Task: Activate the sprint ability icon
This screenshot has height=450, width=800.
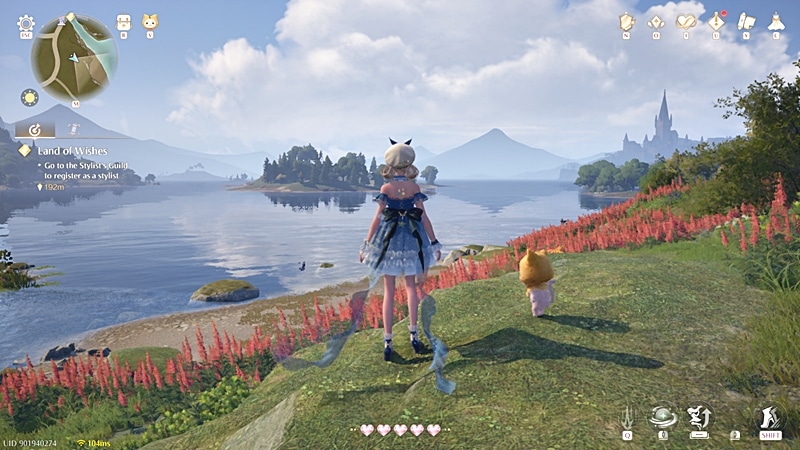Action: 770,416
